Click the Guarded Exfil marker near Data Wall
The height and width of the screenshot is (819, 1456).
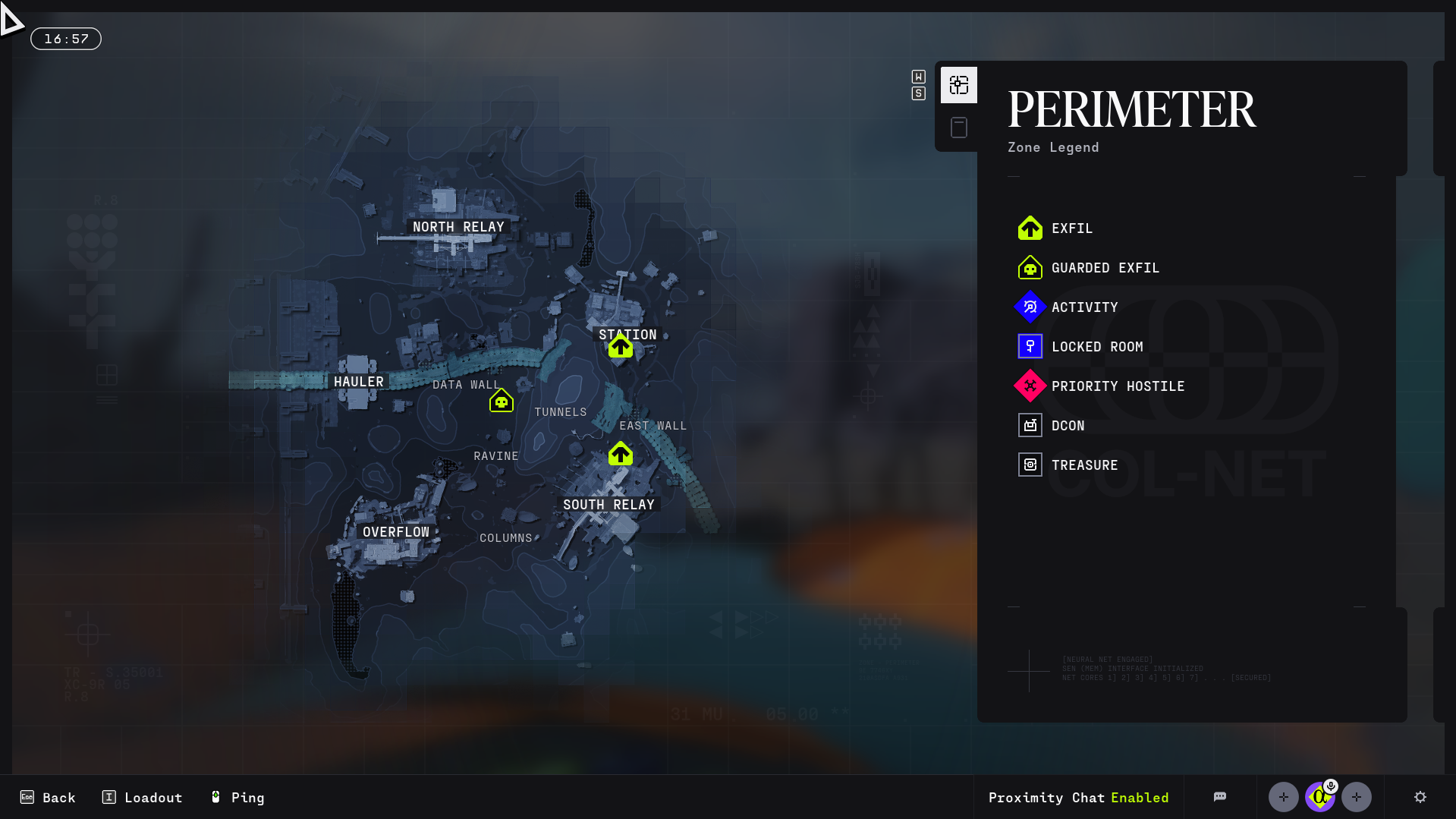pyautogui.click(x=502, y=401)
